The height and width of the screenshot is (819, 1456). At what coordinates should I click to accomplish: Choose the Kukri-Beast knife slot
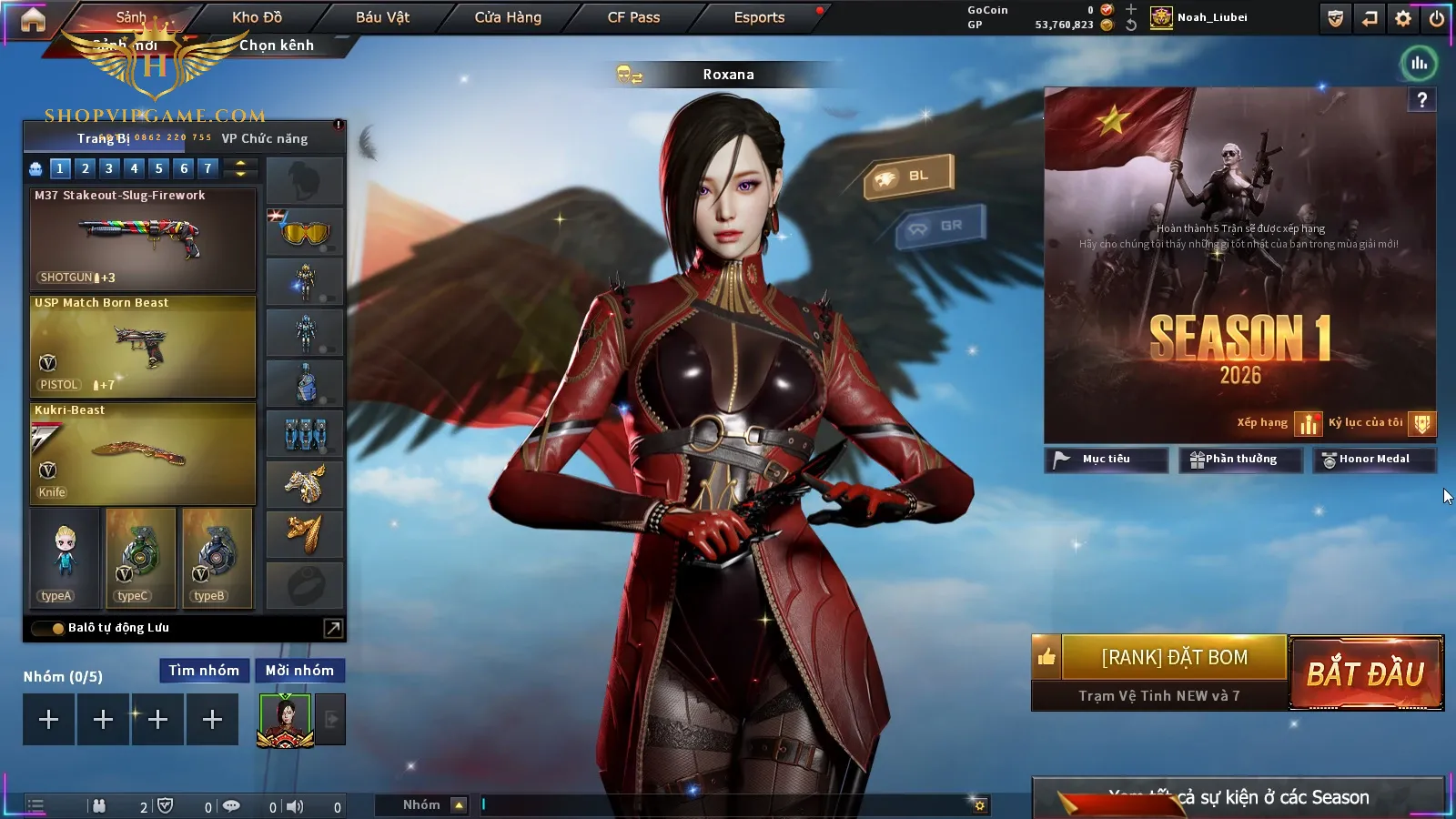click(143, 453)
